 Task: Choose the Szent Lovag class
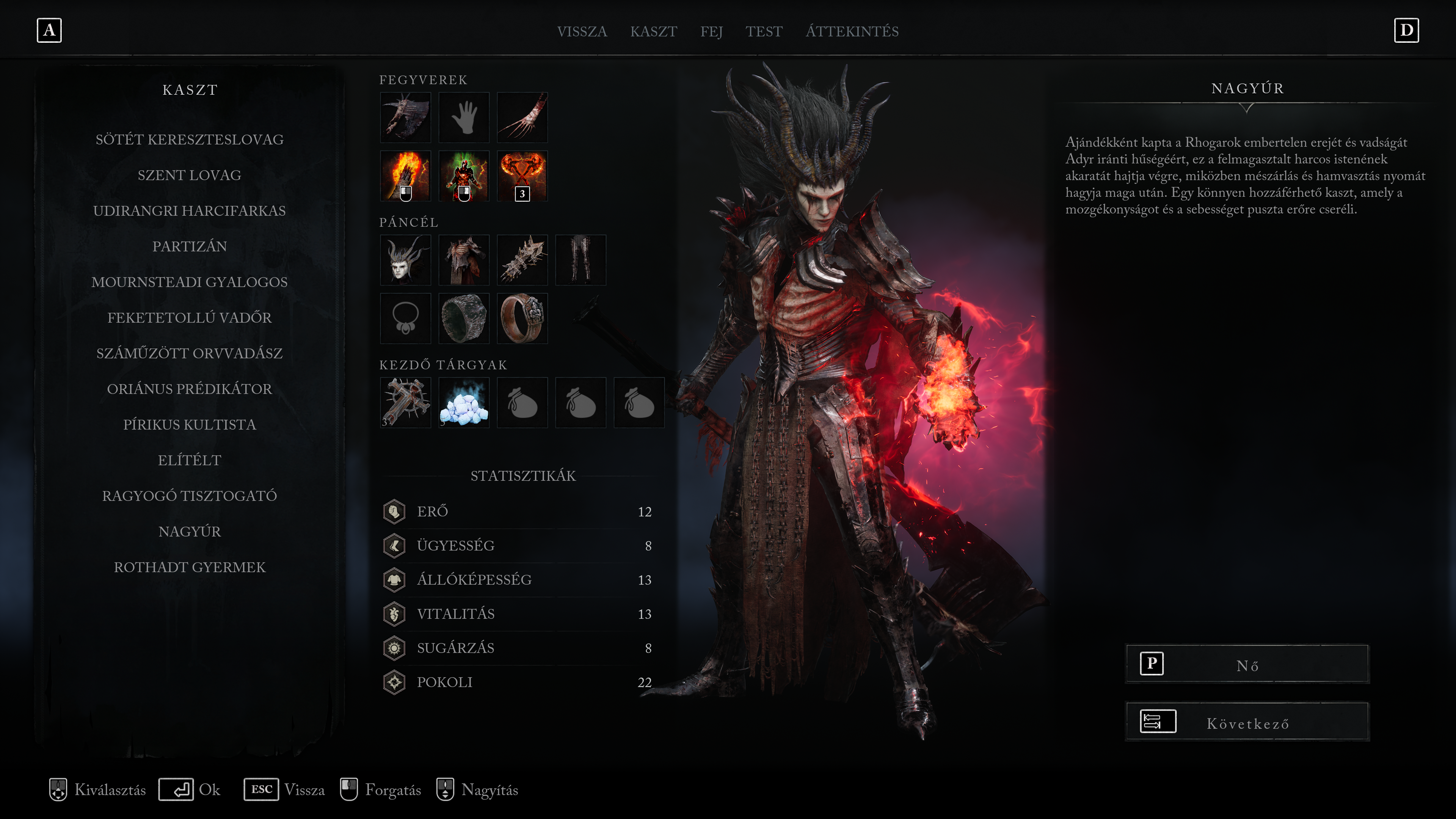(189, 175)
